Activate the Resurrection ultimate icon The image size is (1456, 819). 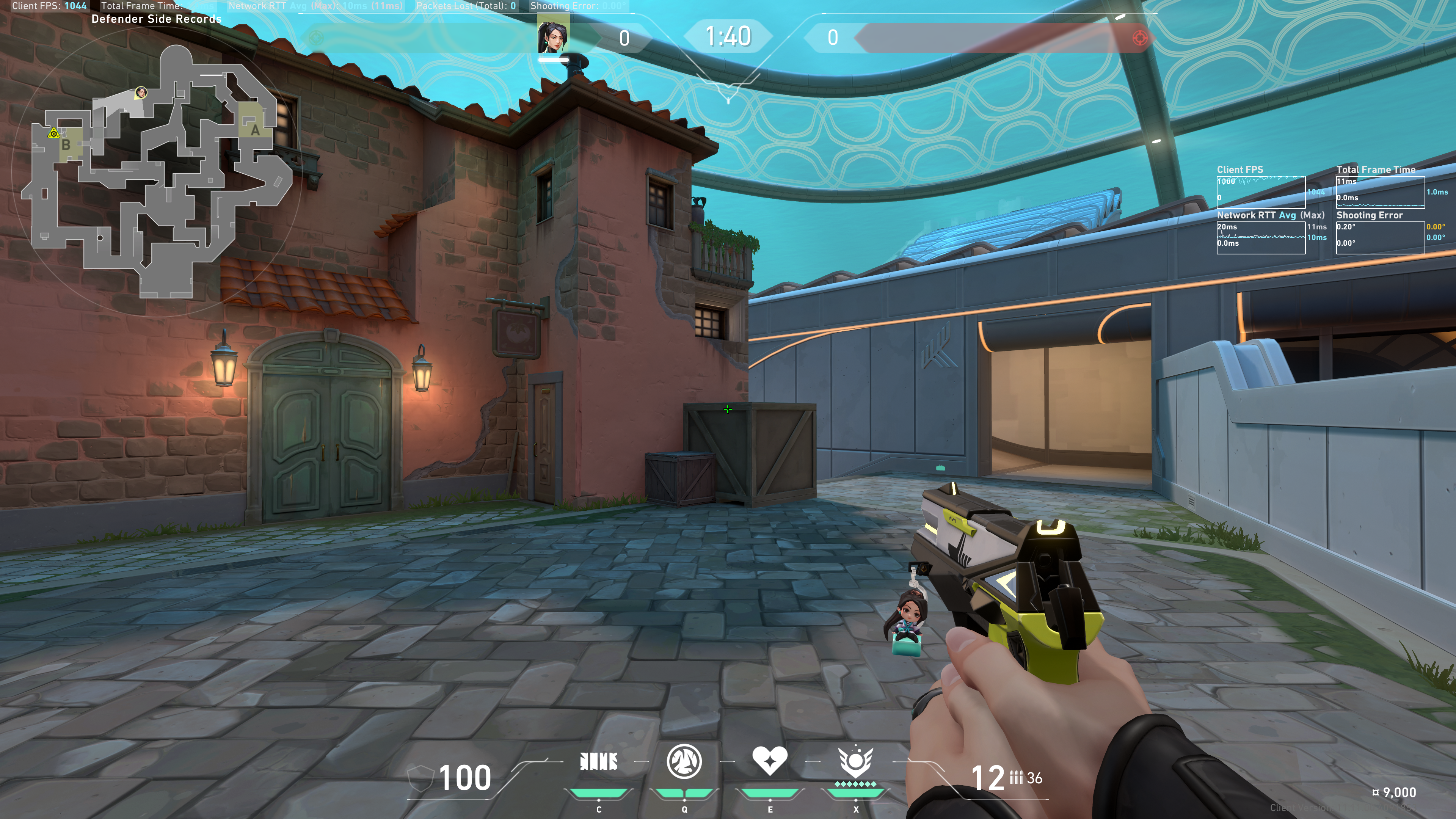(855, 761)
